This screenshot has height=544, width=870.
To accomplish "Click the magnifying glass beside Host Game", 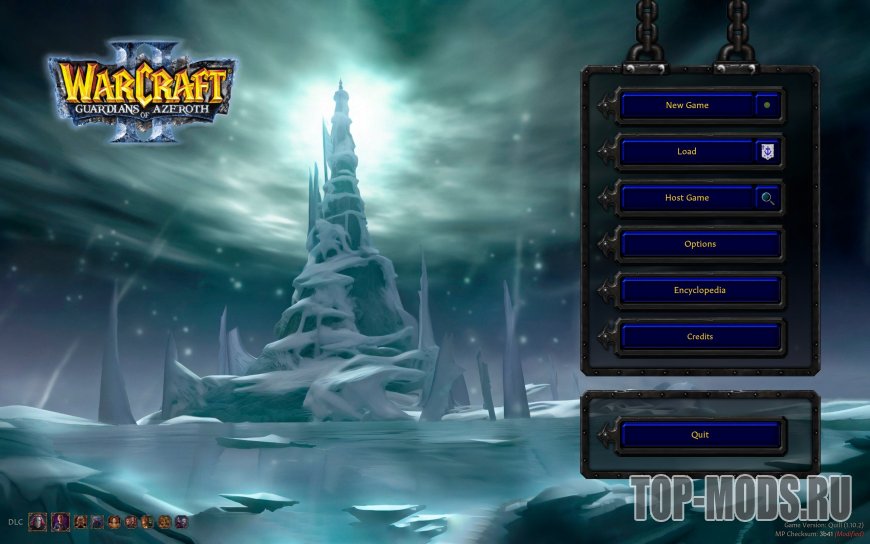I will (767, 198).
